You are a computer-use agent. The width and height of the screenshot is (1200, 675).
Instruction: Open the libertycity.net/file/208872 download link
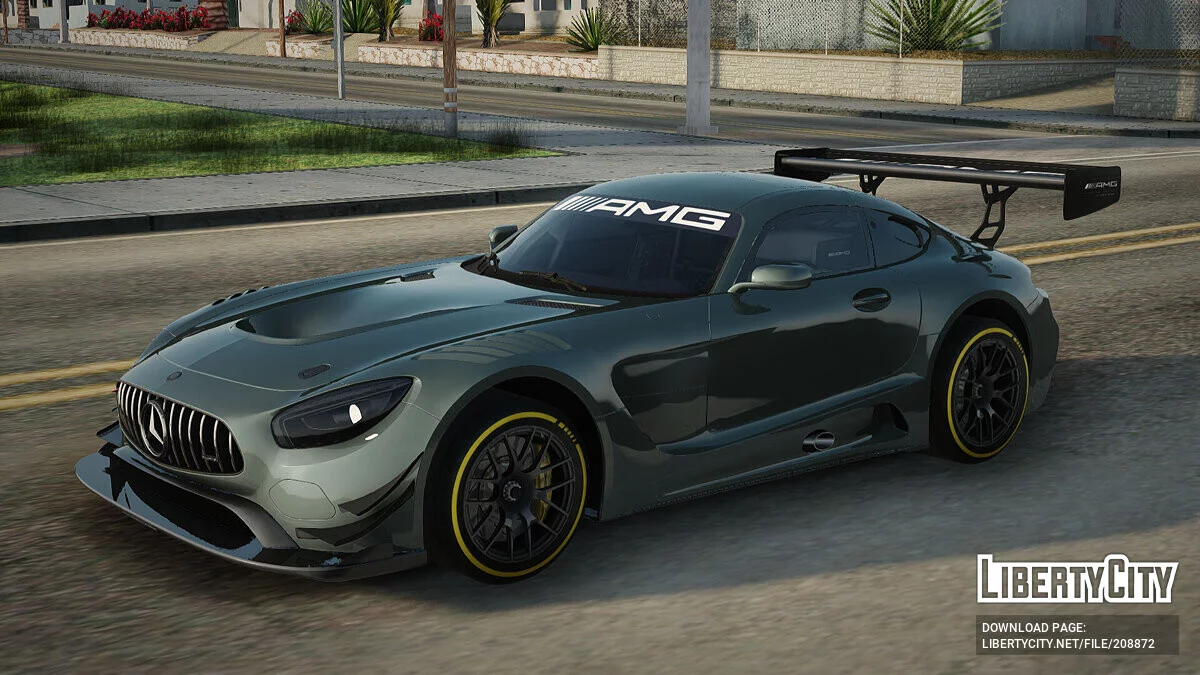[x=1068, y=644]
